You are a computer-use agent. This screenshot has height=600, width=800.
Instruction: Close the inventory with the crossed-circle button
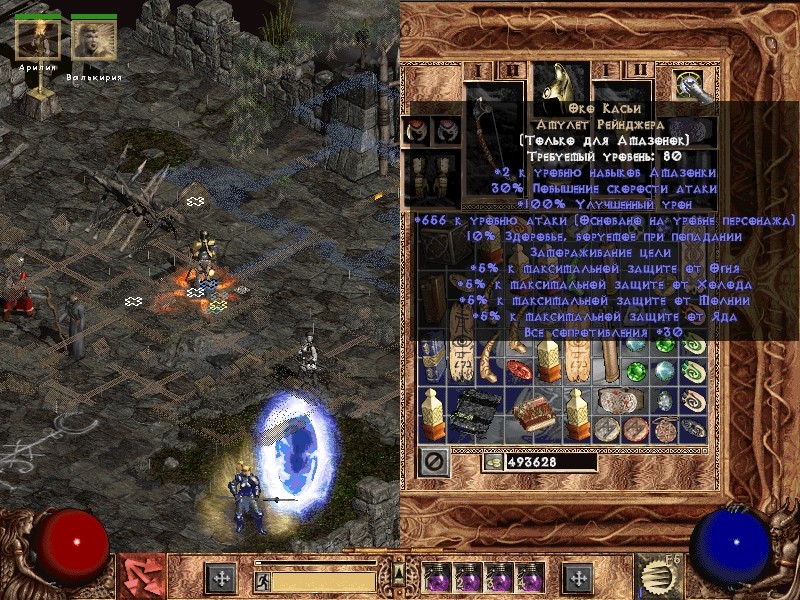[433, 462]
